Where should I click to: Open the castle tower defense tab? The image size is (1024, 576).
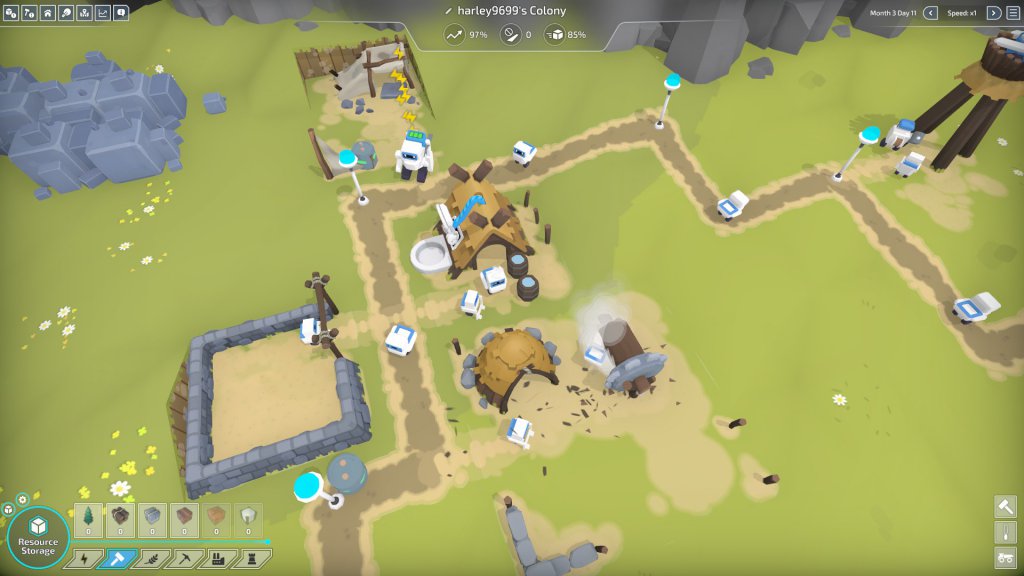tap(254, 559)
